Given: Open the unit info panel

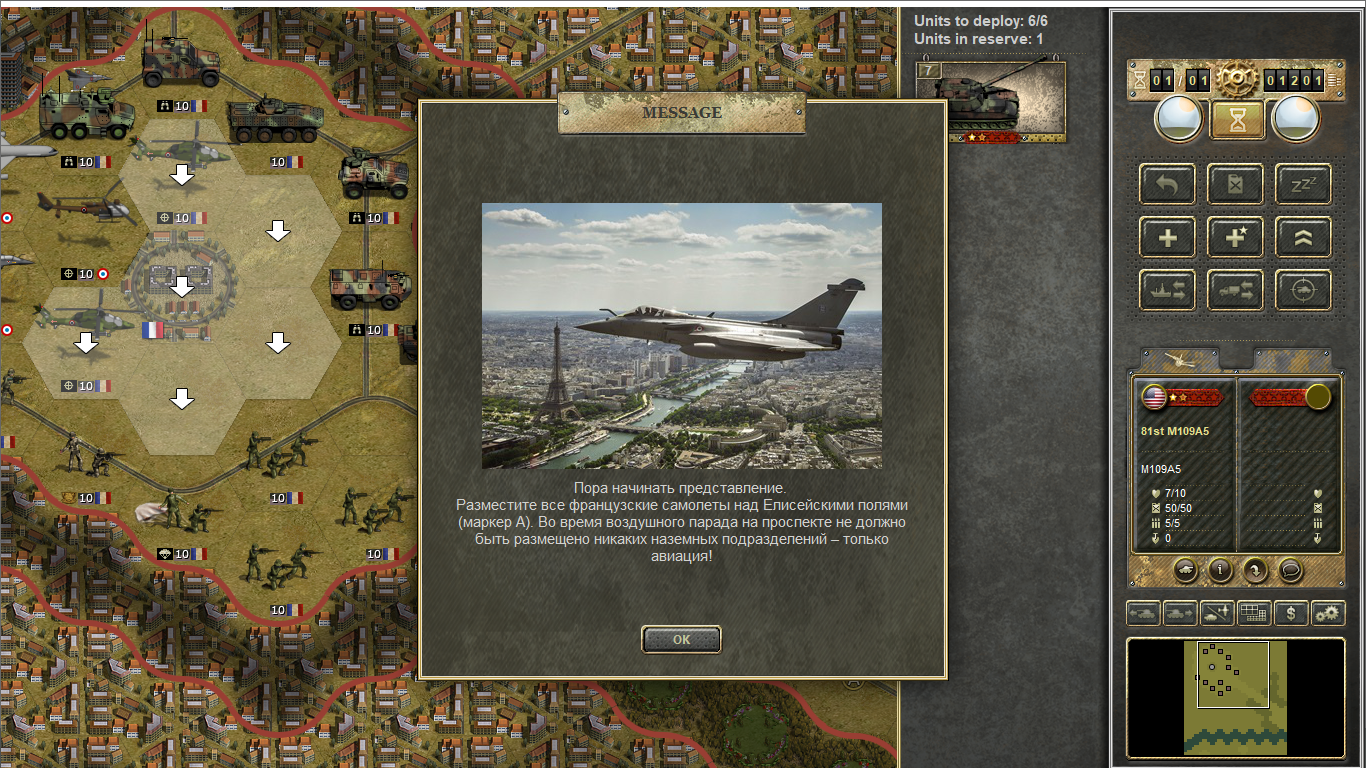Looking at the screenshot, I should pos(1219,570).
